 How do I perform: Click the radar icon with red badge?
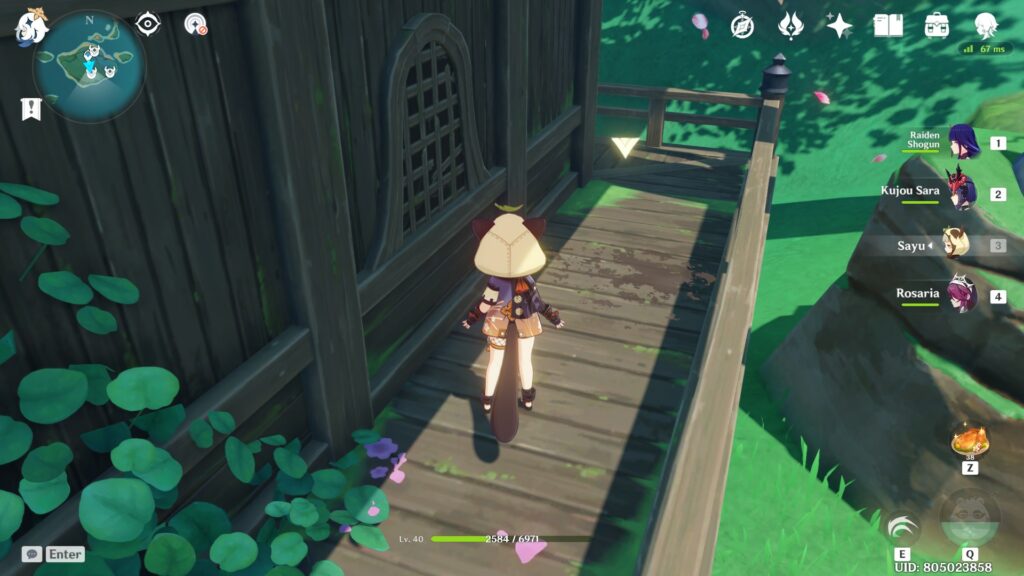(x=195, y=24)
